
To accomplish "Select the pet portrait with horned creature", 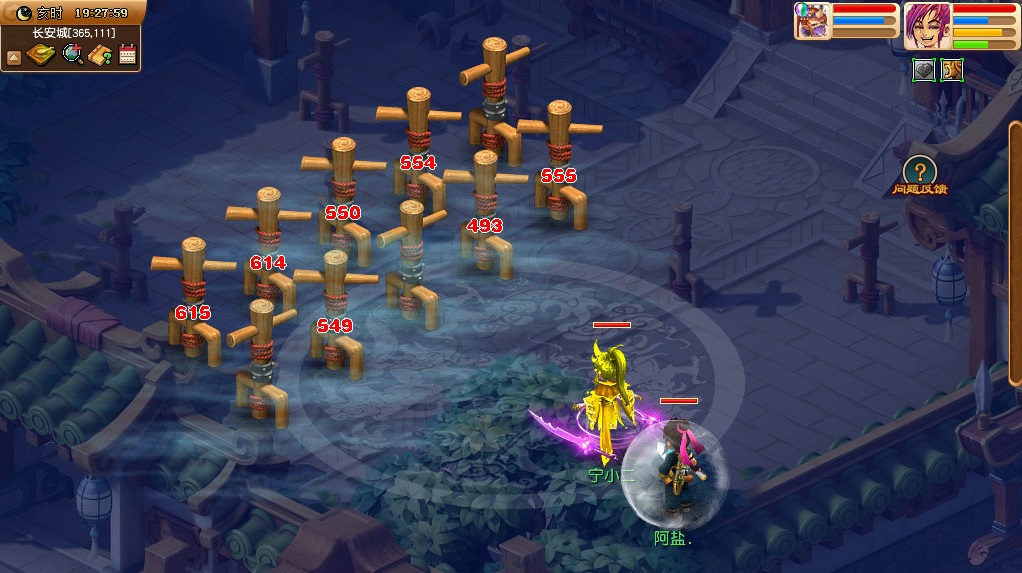I will (813, 21).
